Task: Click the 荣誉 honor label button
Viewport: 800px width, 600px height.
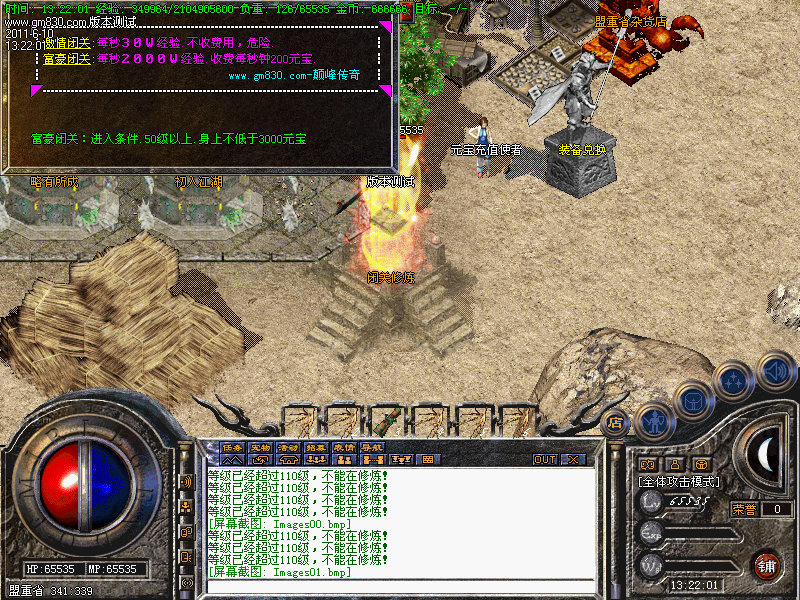Action: click(x=744, y=509)
